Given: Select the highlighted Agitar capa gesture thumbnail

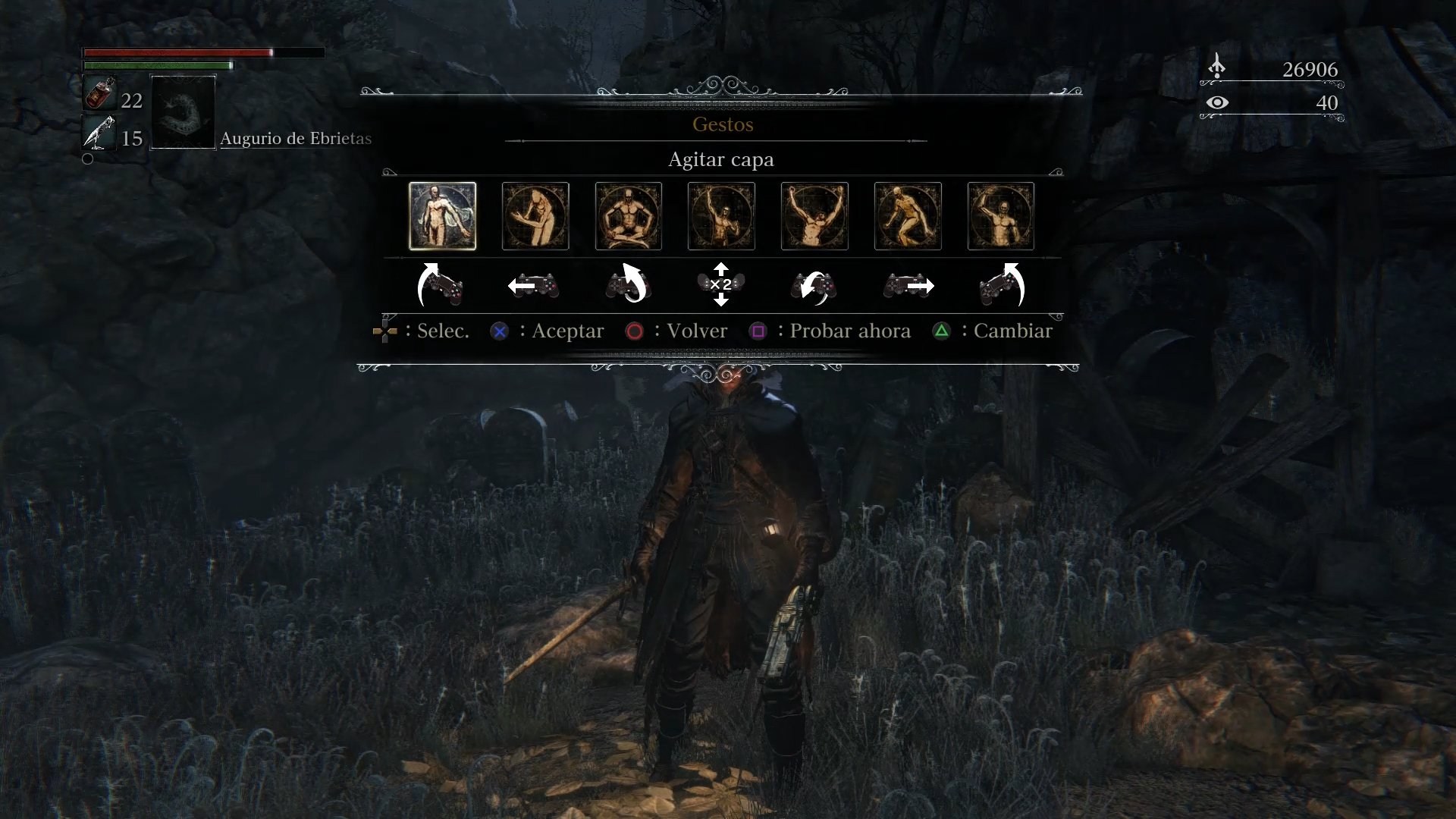Looking at the screenshot, I should point(442,216).
